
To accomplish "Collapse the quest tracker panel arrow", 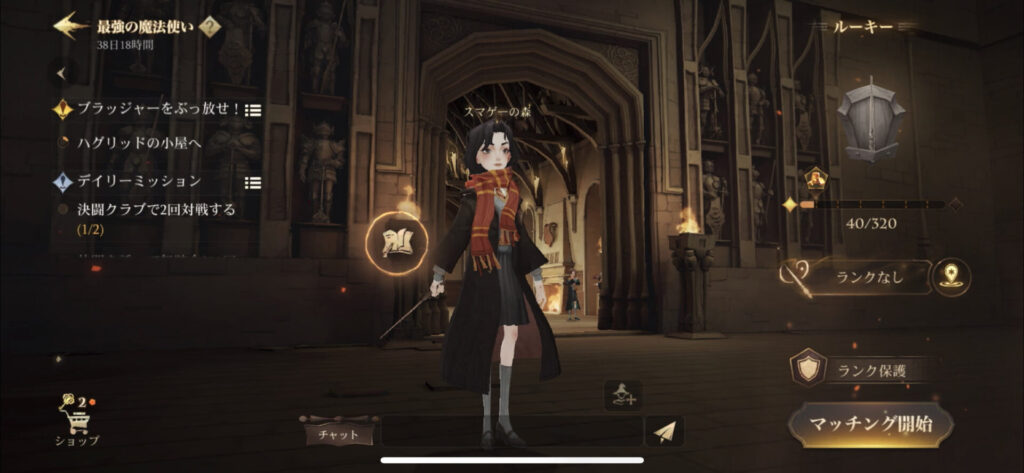I will [x=63, y=73].
